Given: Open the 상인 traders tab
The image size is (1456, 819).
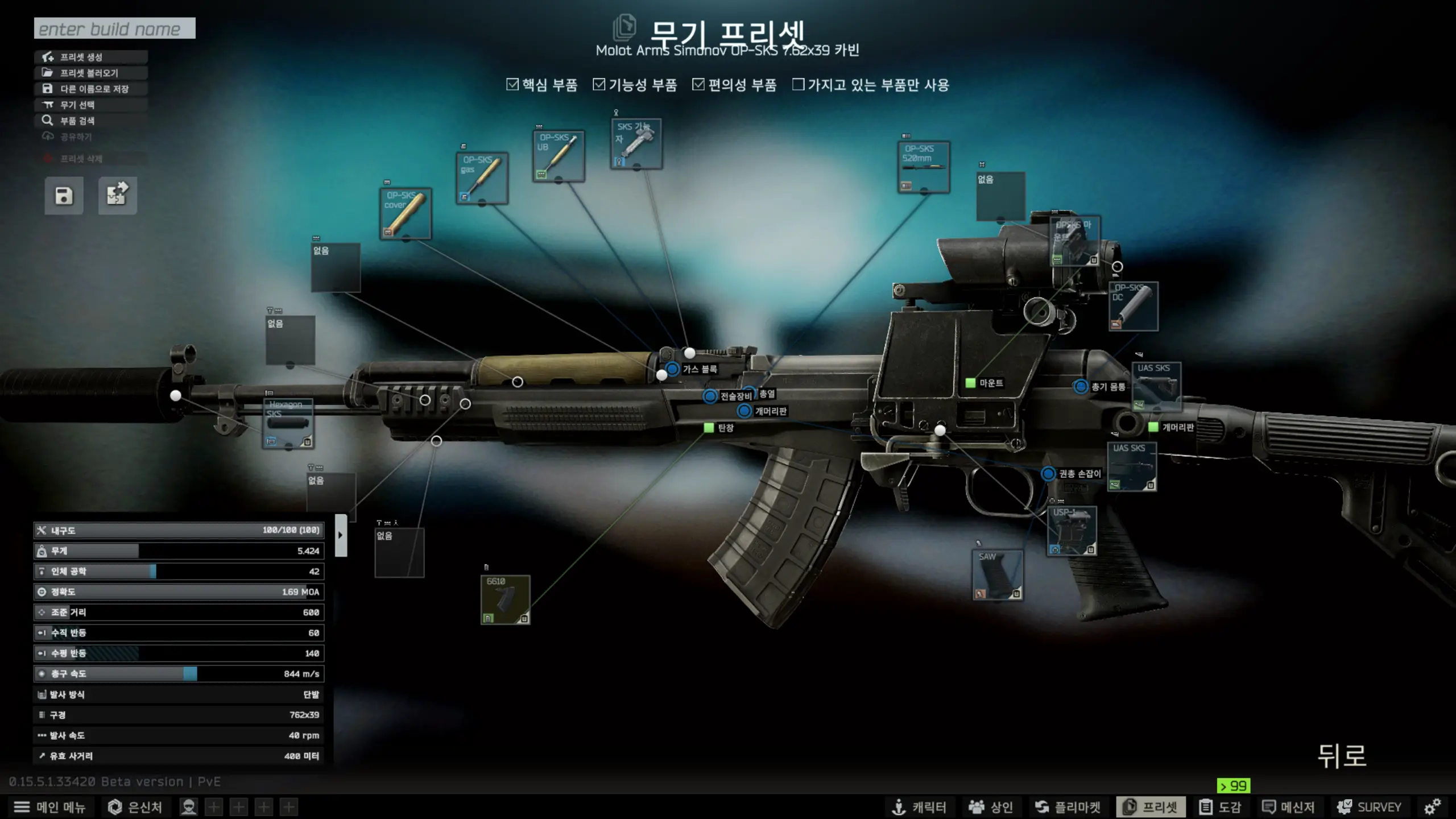Looking at the screenshot, I should coord(991,807).
